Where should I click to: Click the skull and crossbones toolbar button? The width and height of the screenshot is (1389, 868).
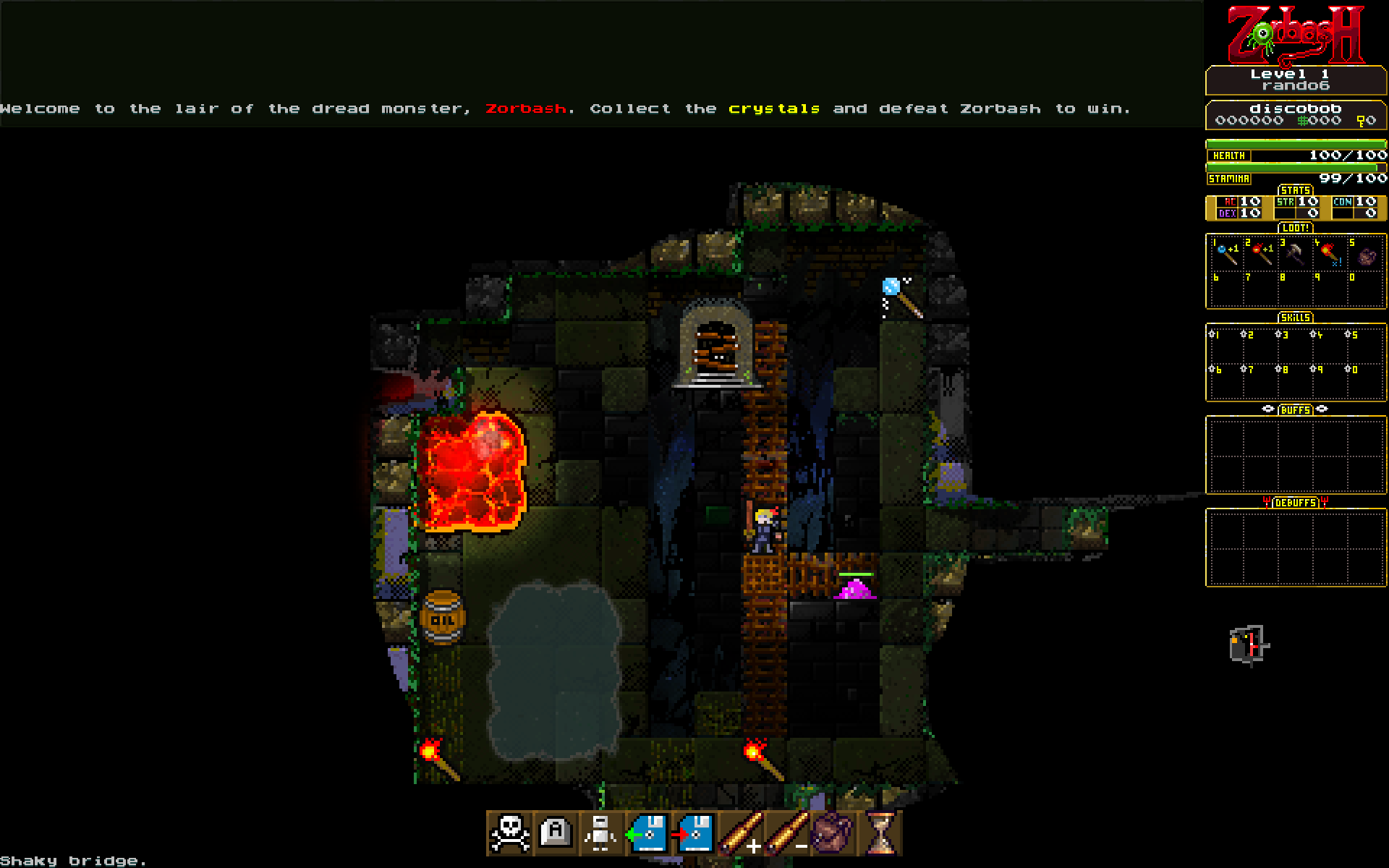click(x=510, y=833)
